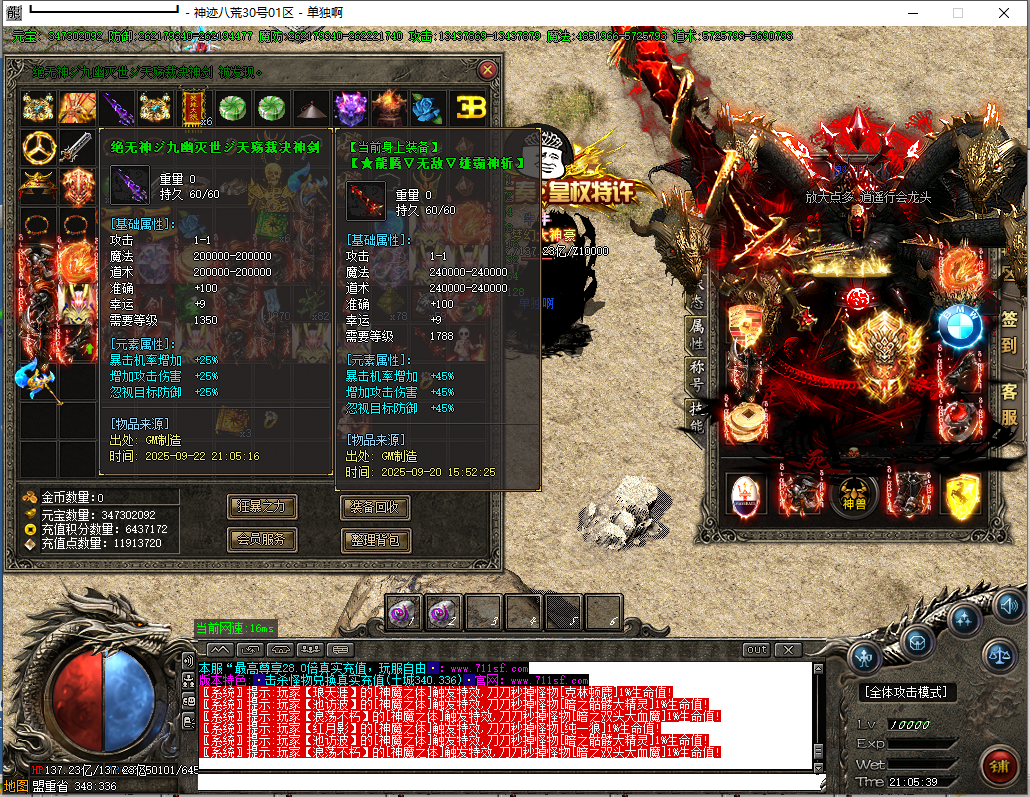Screen dimensions: 1030x797
Task: Sort the bag with 整理背包
Action: pos(375,540)
